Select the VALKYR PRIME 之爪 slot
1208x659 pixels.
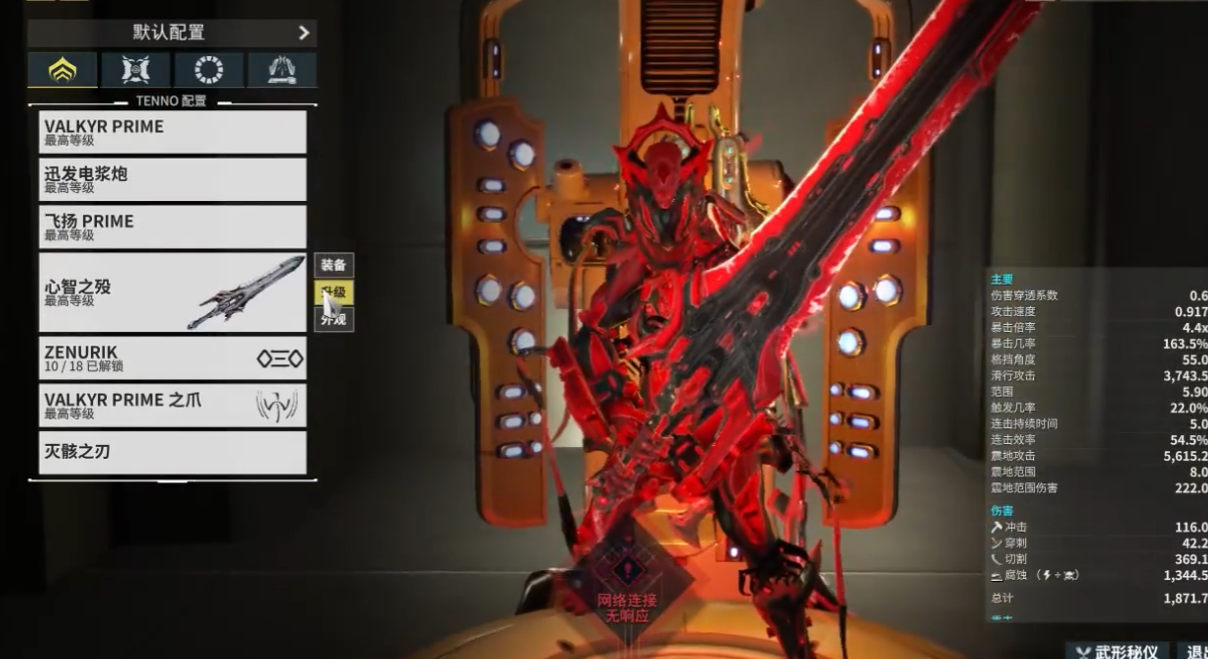pyautogui.click(x=172, y=405)
